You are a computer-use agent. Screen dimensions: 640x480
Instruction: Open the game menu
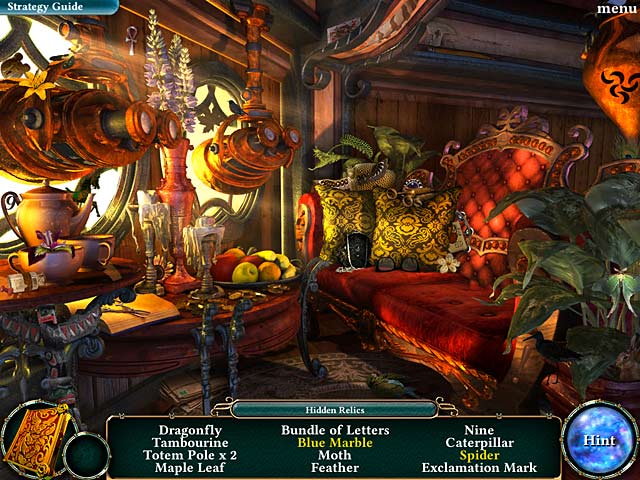coord(616,9)
